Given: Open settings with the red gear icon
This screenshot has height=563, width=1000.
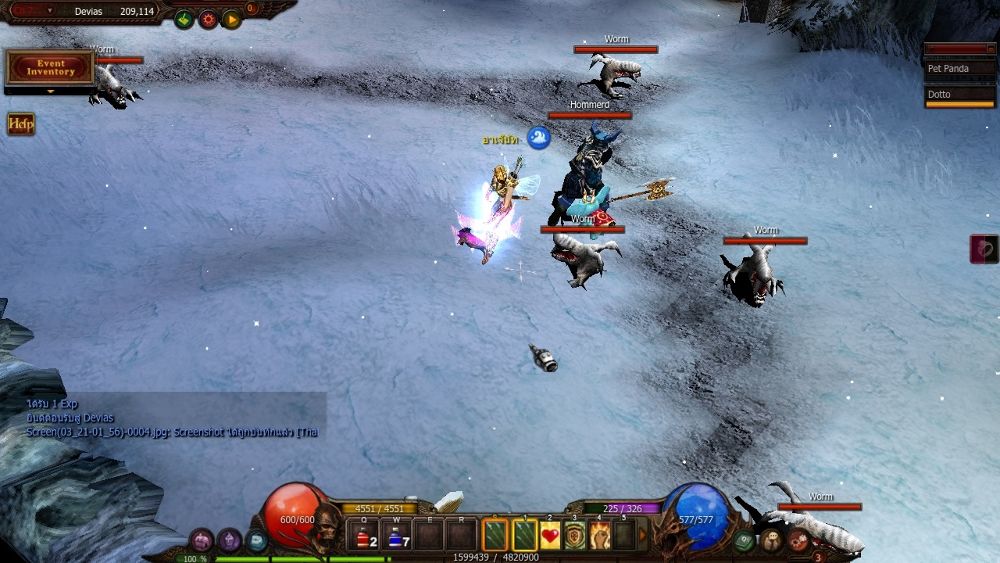Looking at the screenshot, I should click(208, 19).
